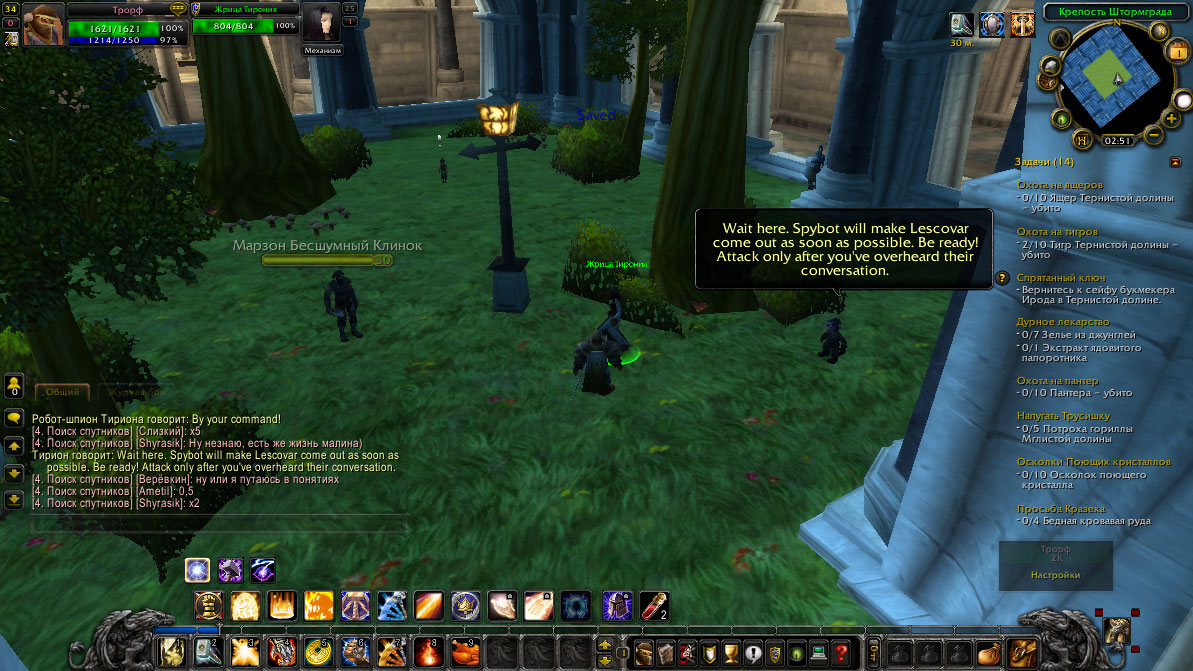1193x671 pixels.
Task: Open the red question mark help button
Action: [x=841, y=653]
